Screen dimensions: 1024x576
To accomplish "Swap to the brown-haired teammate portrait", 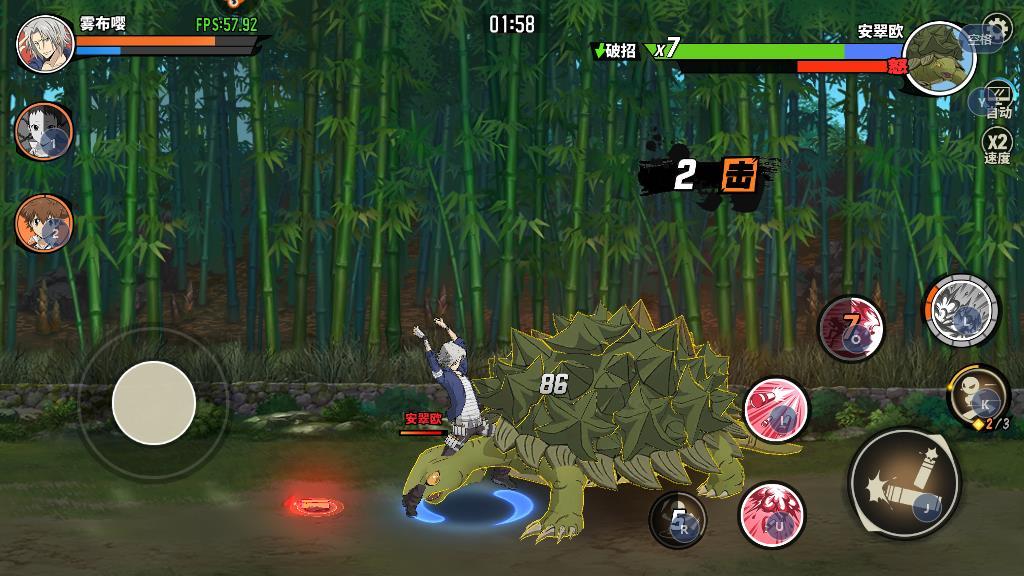I will coord(43,222).
